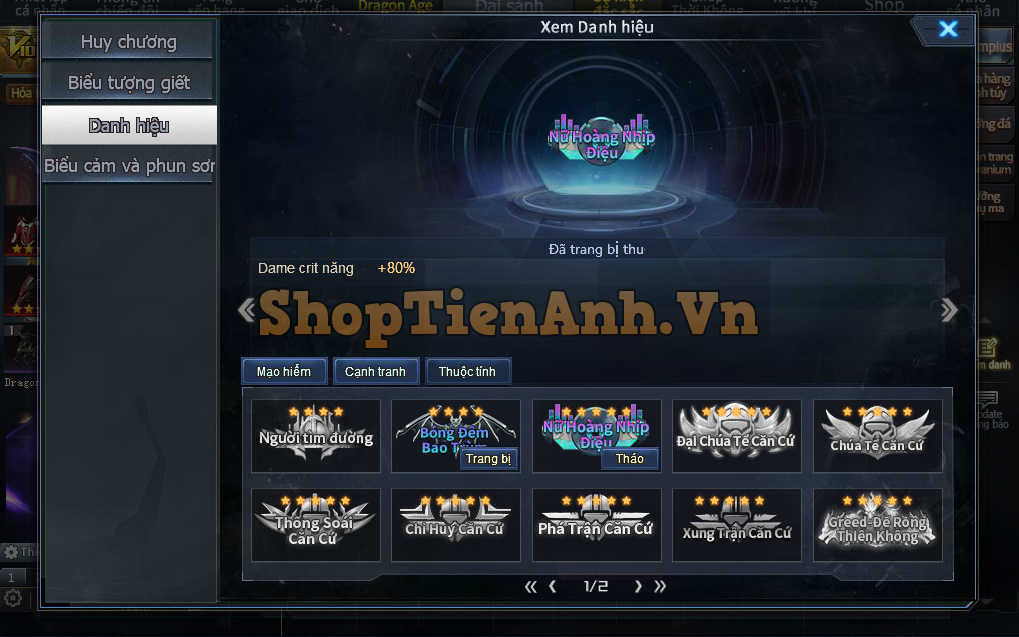The image size is (1019, 637).
Task: Open the Huy chương section
Action: click(x=128, y=42)
